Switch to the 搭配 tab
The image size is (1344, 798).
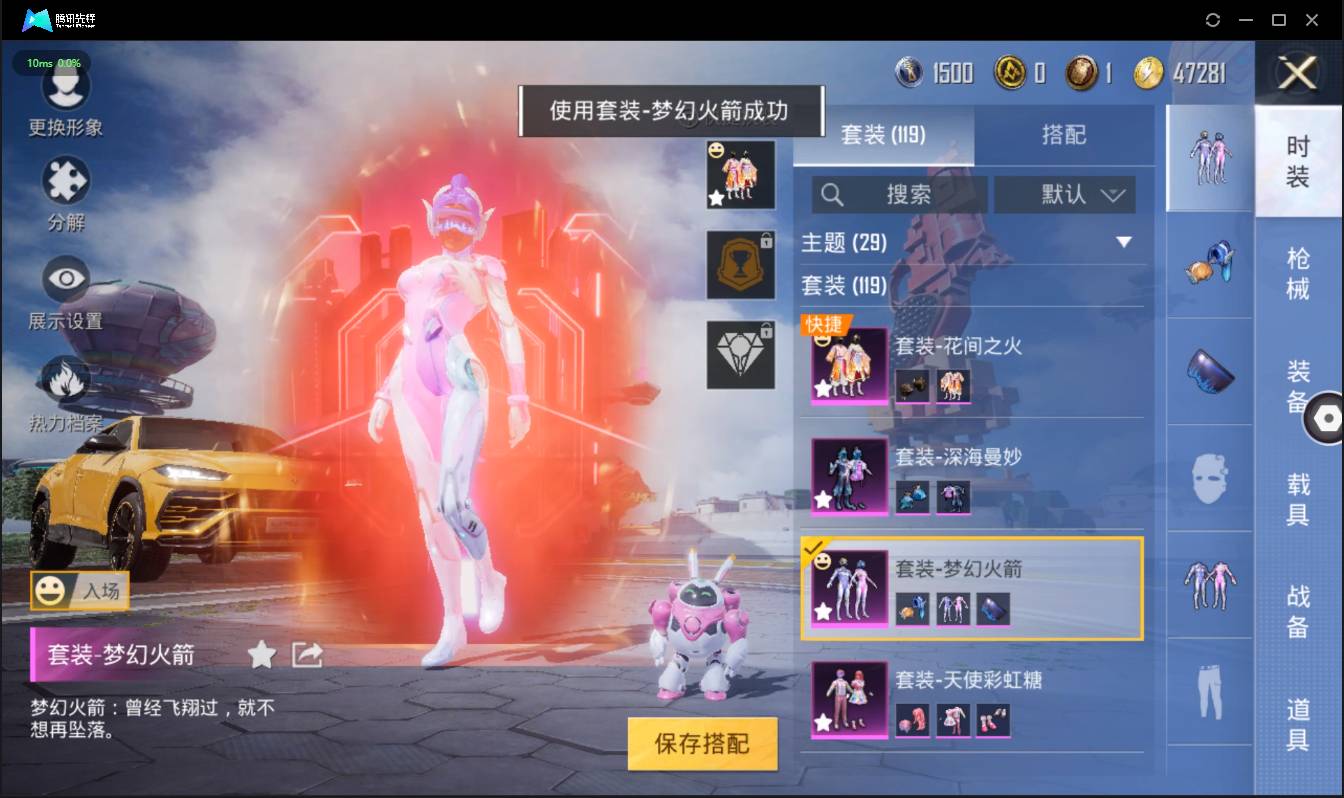(x=1066, y=135)
